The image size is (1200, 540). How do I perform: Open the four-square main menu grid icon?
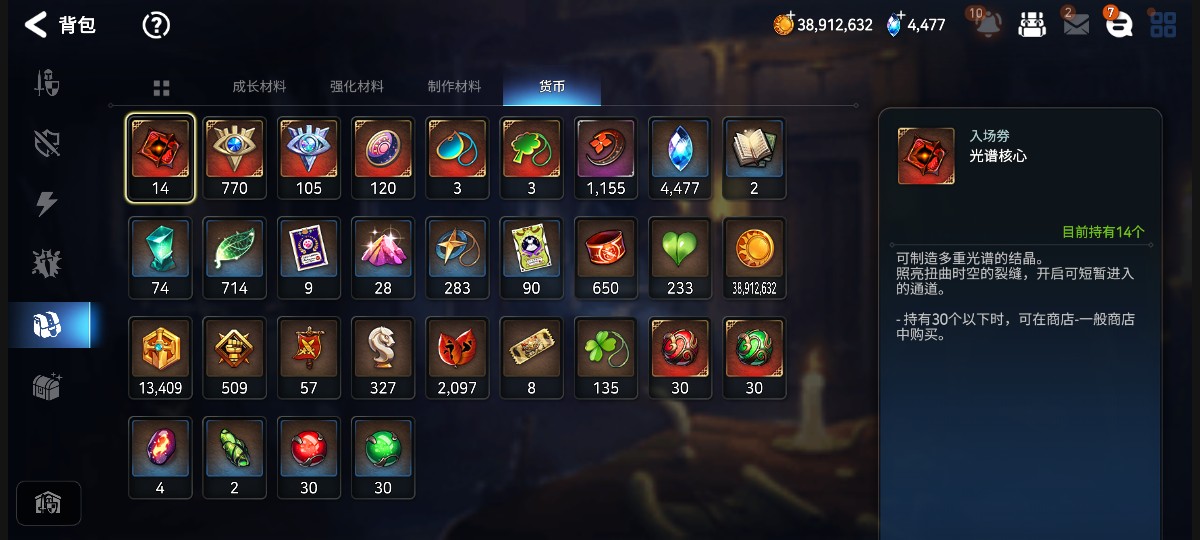coord(1163,25)
